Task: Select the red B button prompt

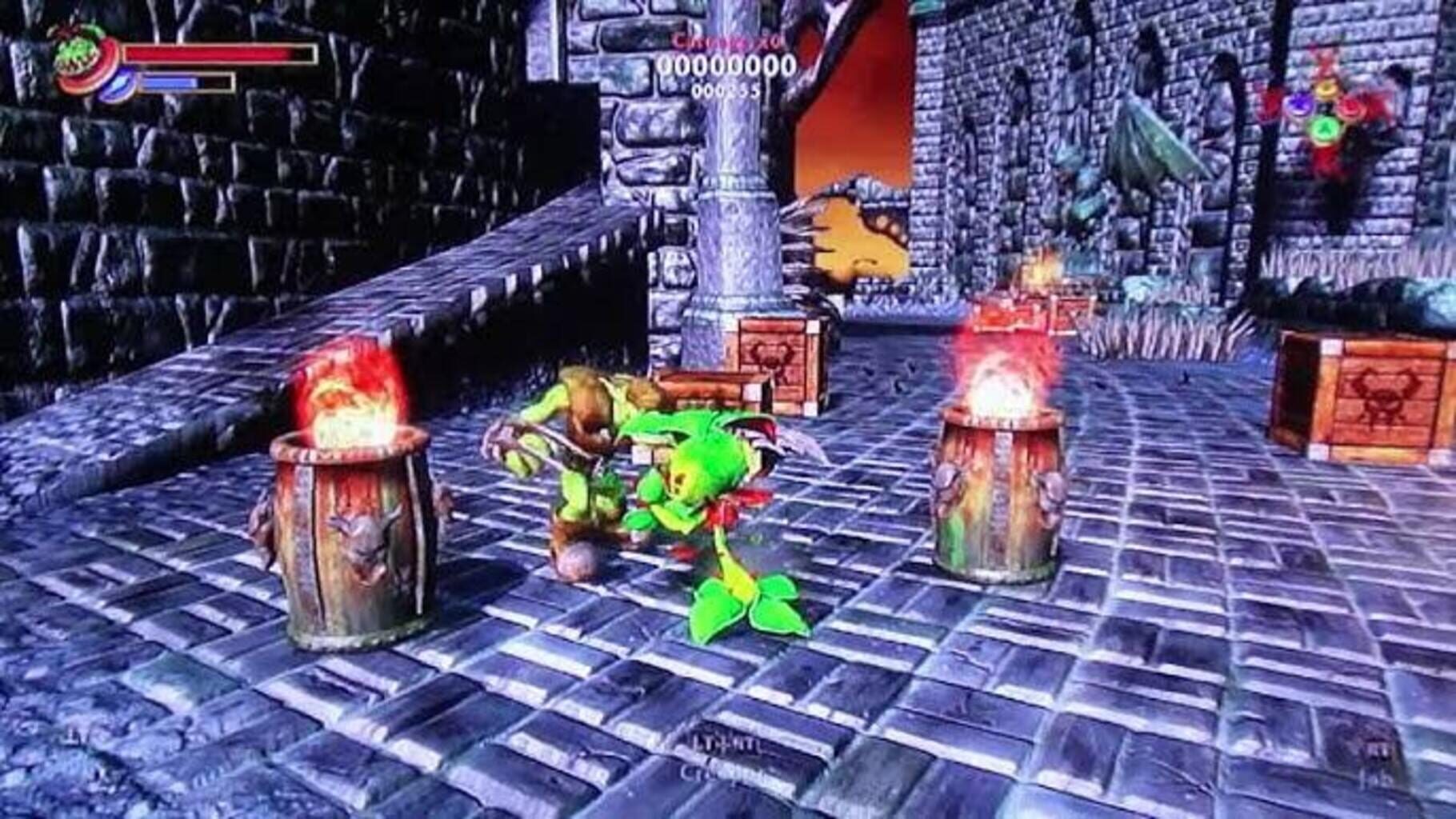Action: (x=1350, y=106)
